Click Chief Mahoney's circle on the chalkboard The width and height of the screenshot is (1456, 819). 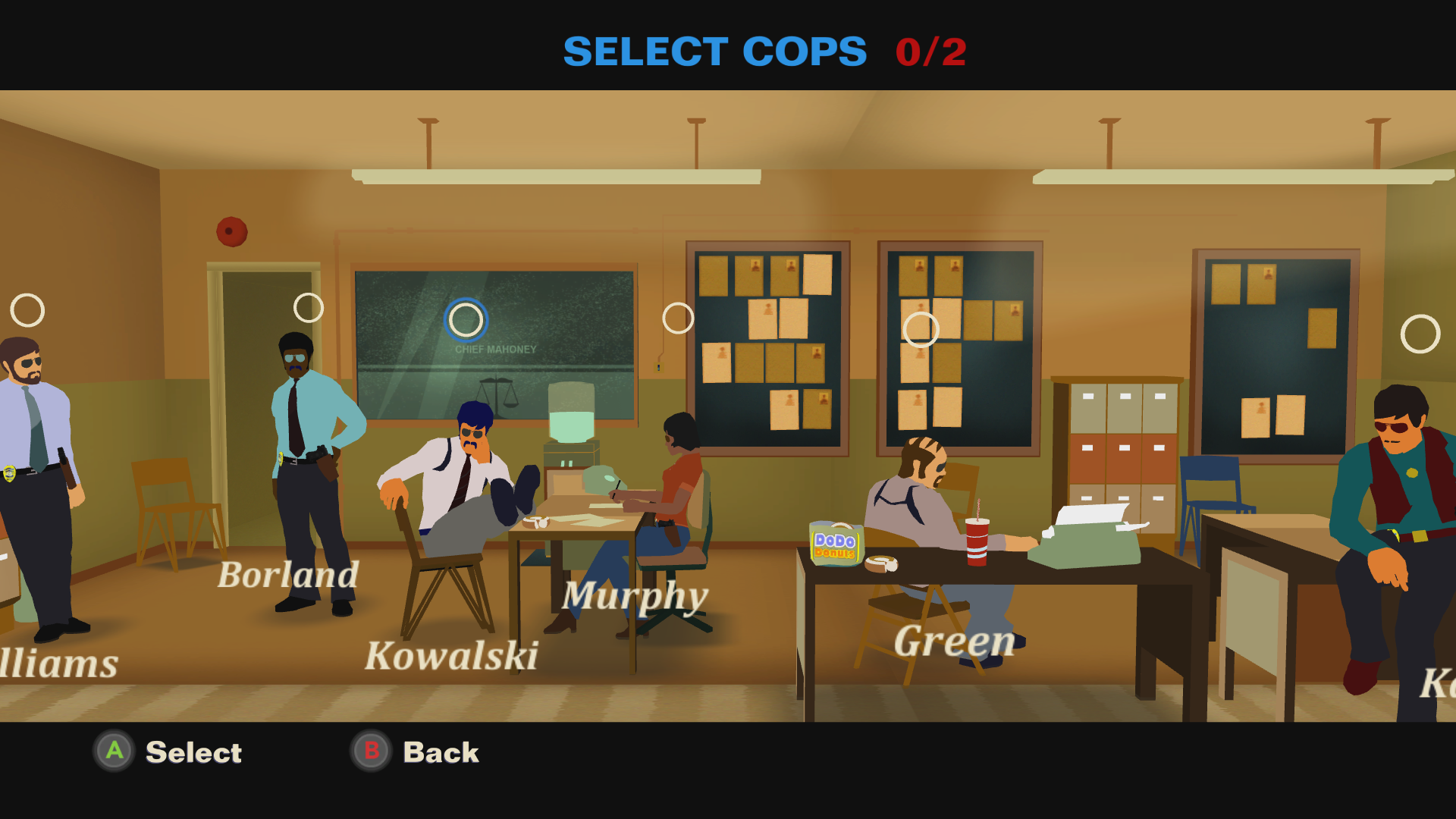tap(464, 321)
